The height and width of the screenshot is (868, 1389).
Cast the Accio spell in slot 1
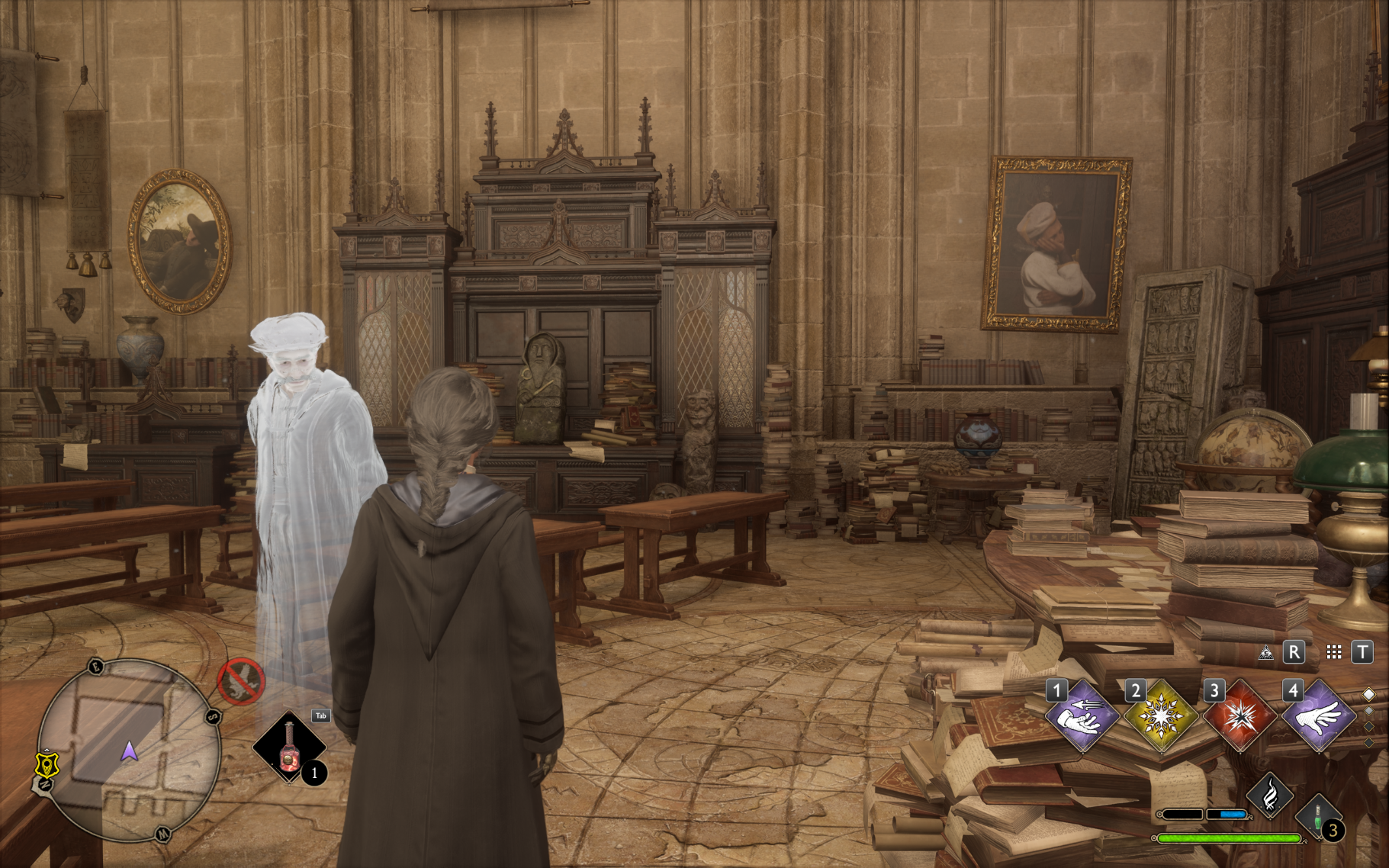tap(1082, 717)
